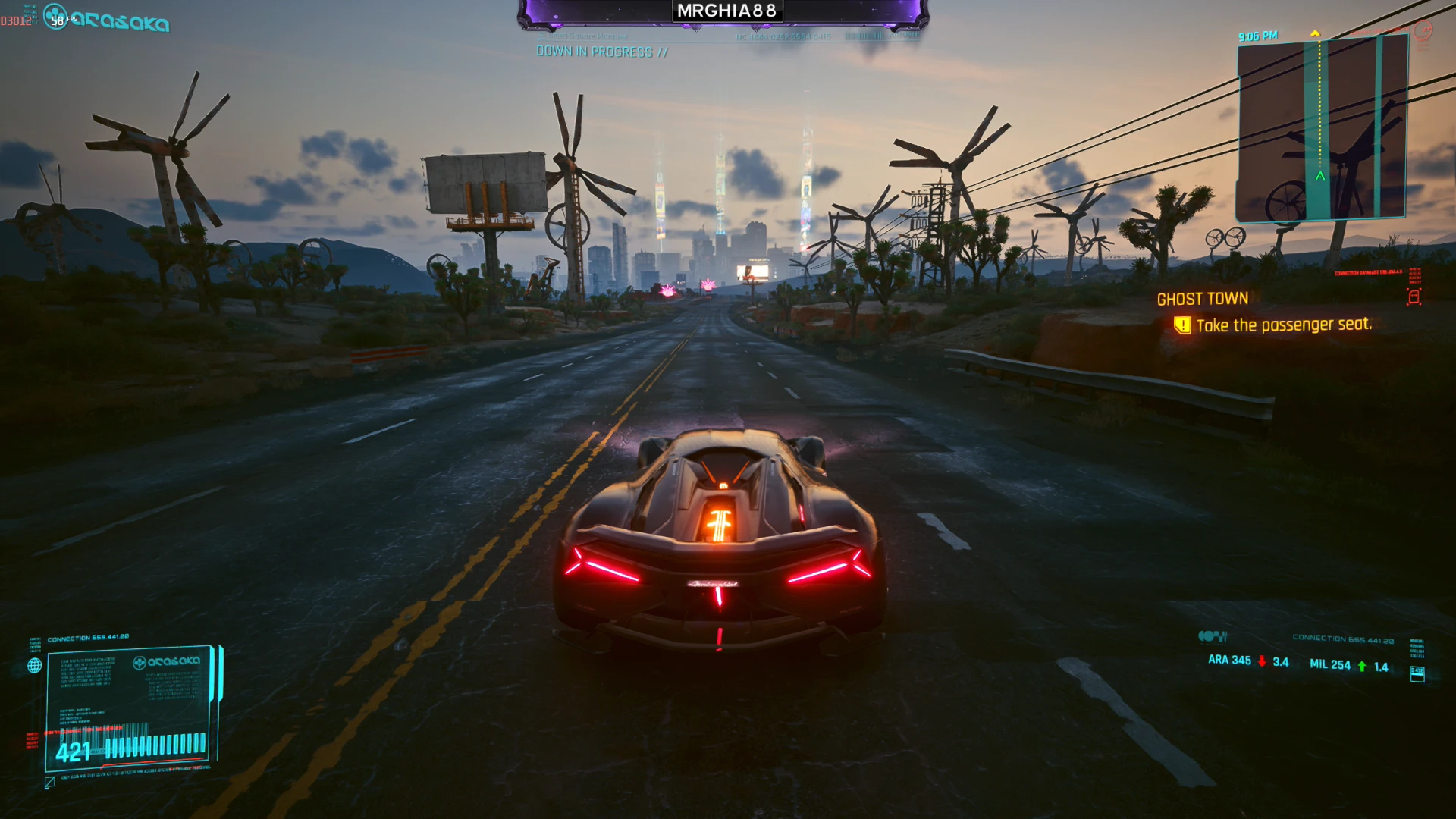Click the yellow objective marker icon
The width and height of the screenshot is (1456, 819).
tap(1181, 326)
